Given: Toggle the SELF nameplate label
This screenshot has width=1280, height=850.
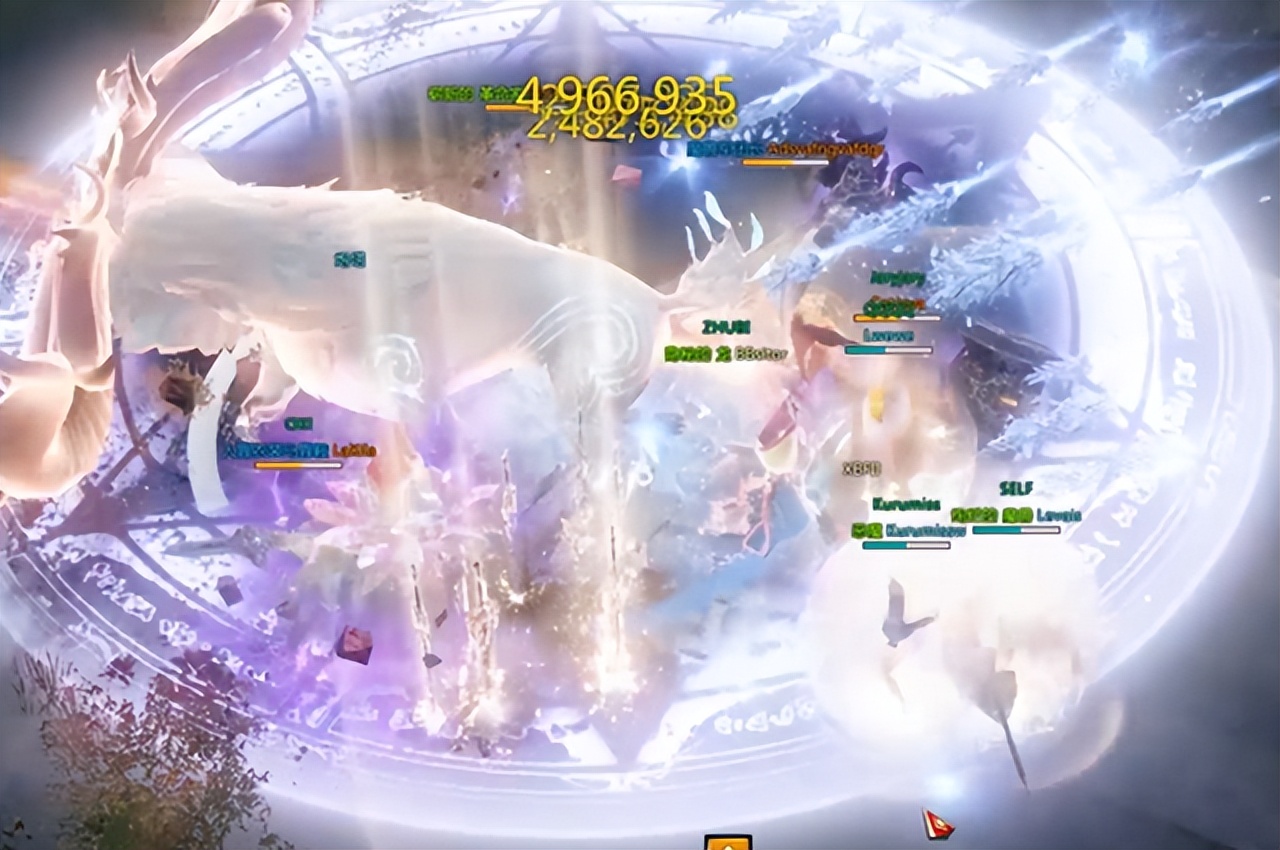Looking at the screenshot, I should click(1016, 487).
